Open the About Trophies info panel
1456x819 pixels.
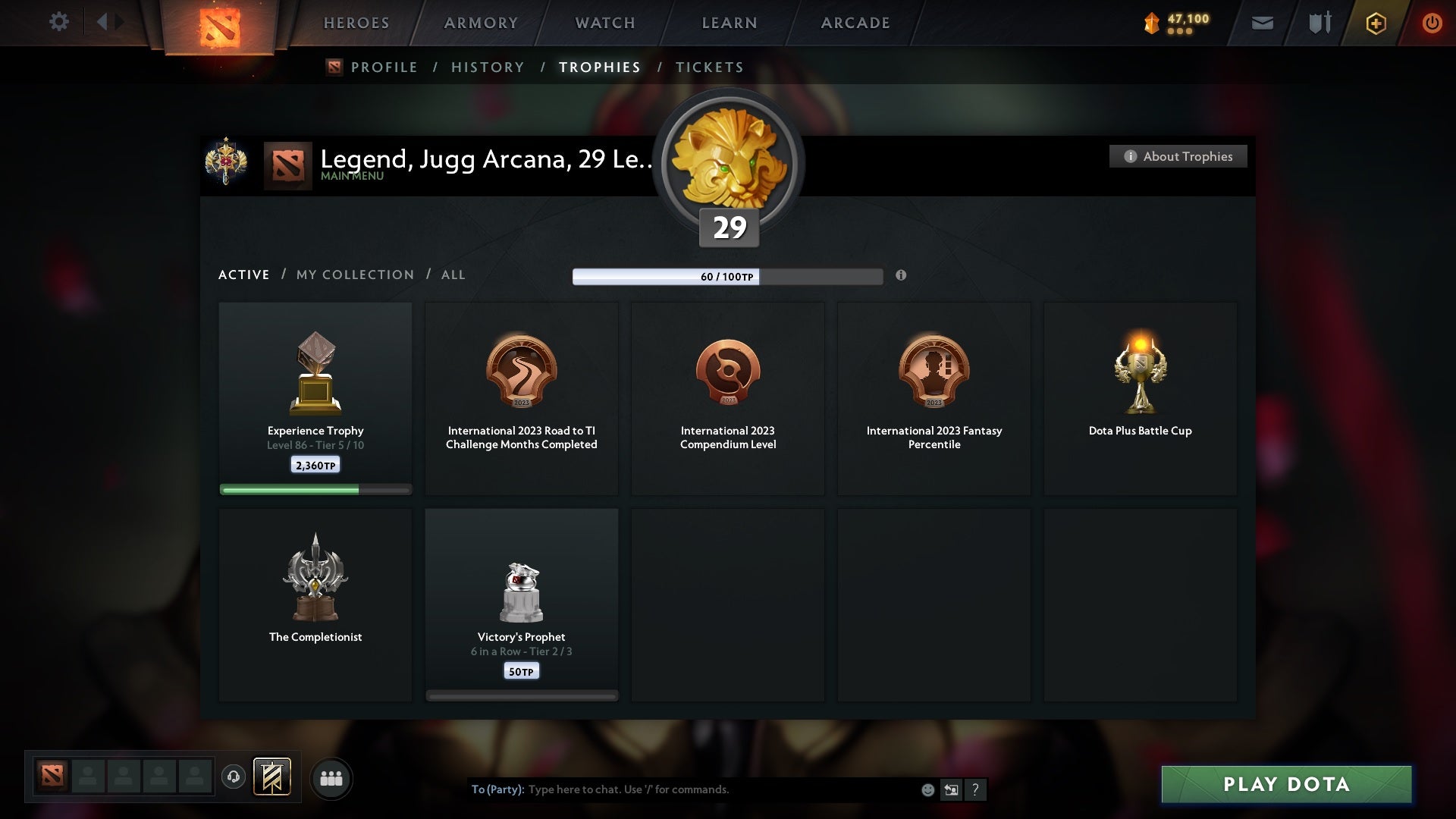click(x=1178, y=156)
